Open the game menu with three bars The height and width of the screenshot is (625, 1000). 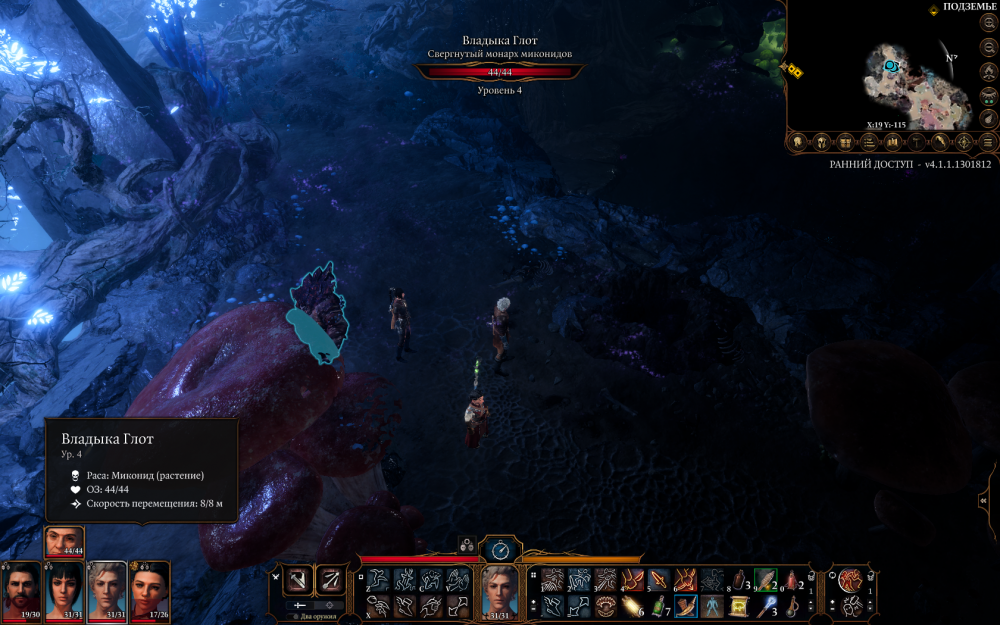988,142
